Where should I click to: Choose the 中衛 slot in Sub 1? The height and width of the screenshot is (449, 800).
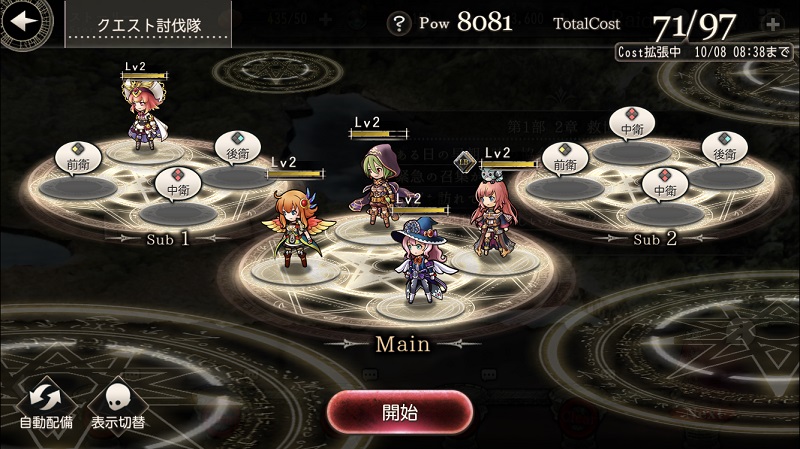click(179, 207)
